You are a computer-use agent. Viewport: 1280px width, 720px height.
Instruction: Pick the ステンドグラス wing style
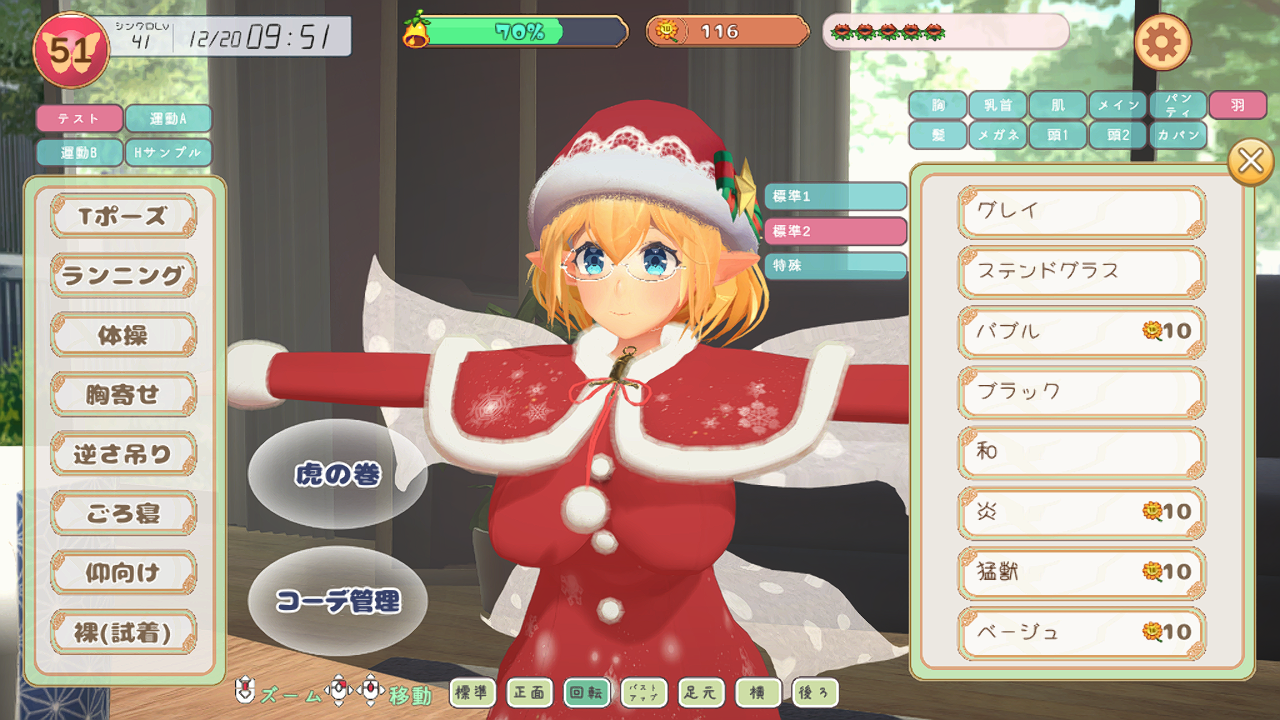click(x=1081, y=272)
